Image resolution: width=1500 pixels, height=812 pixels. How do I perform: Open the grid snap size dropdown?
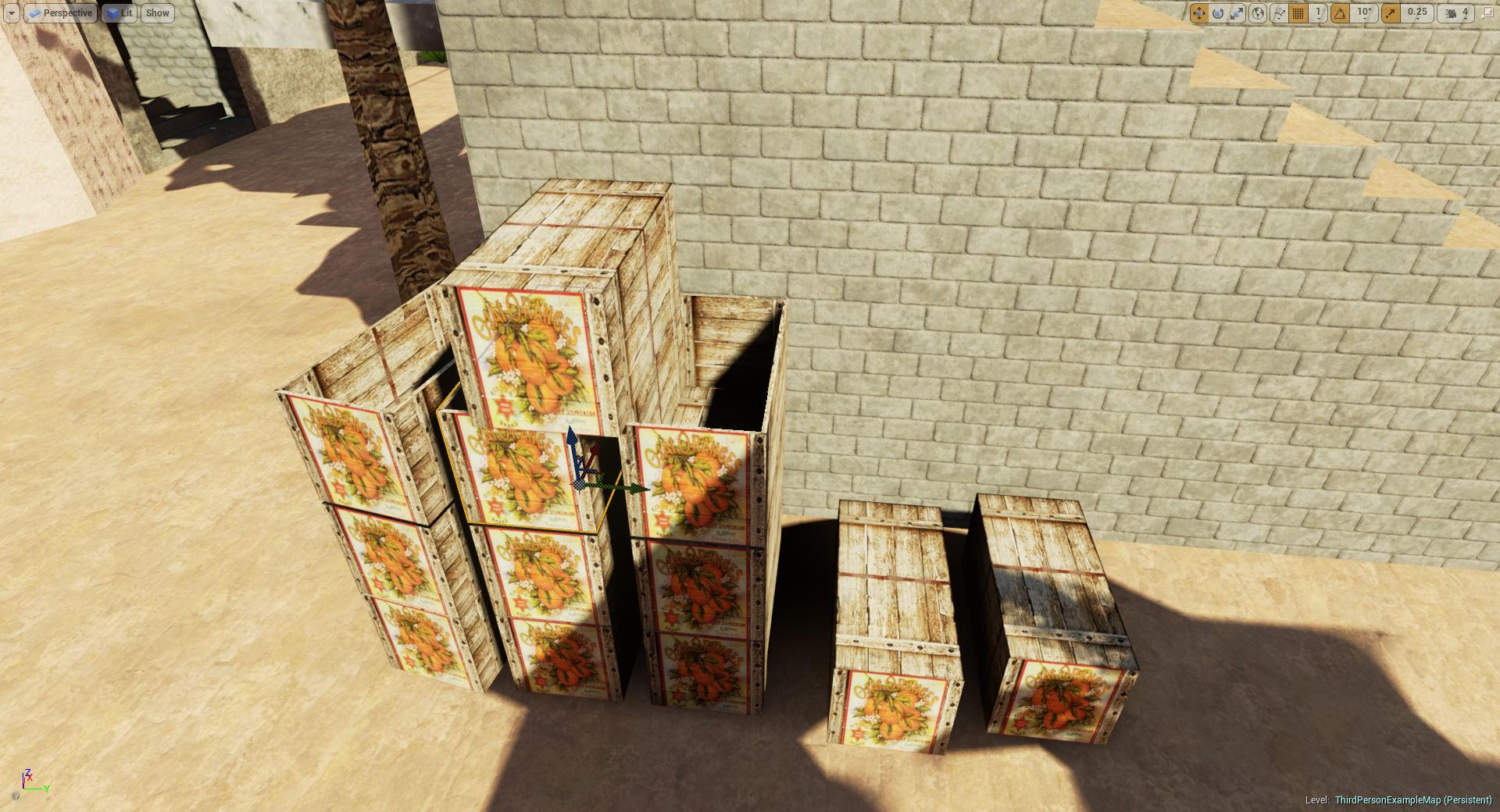pos(1318,13)
